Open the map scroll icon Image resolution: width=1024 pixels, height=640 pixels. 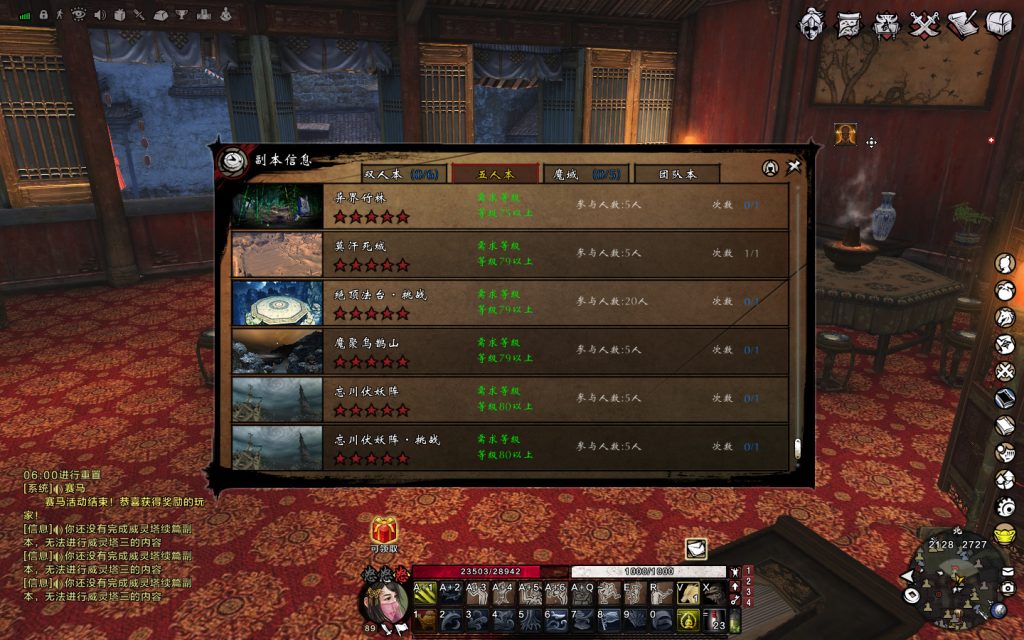click(850, 23)
